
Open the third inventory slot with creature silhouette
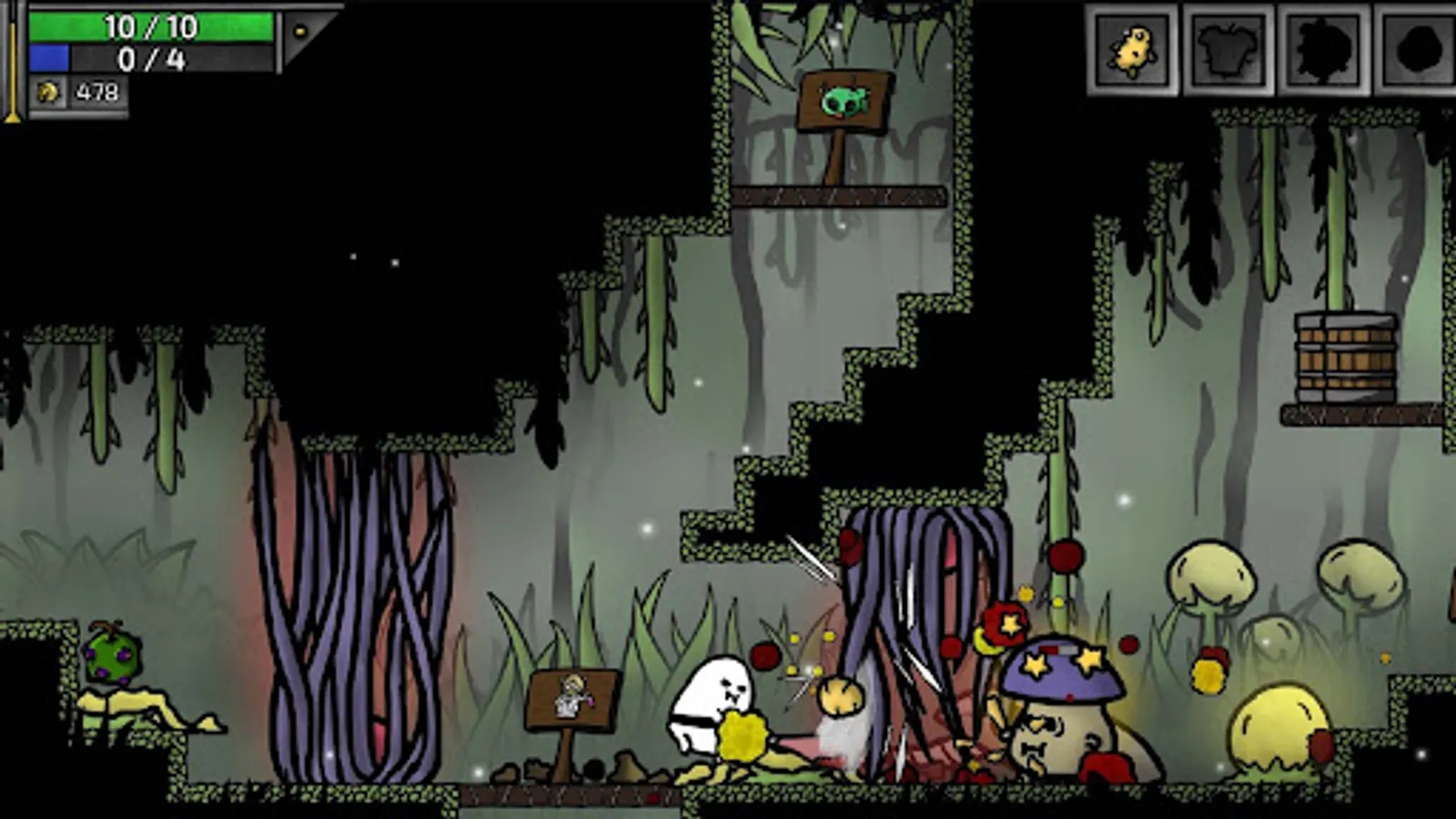(1325, 47)
